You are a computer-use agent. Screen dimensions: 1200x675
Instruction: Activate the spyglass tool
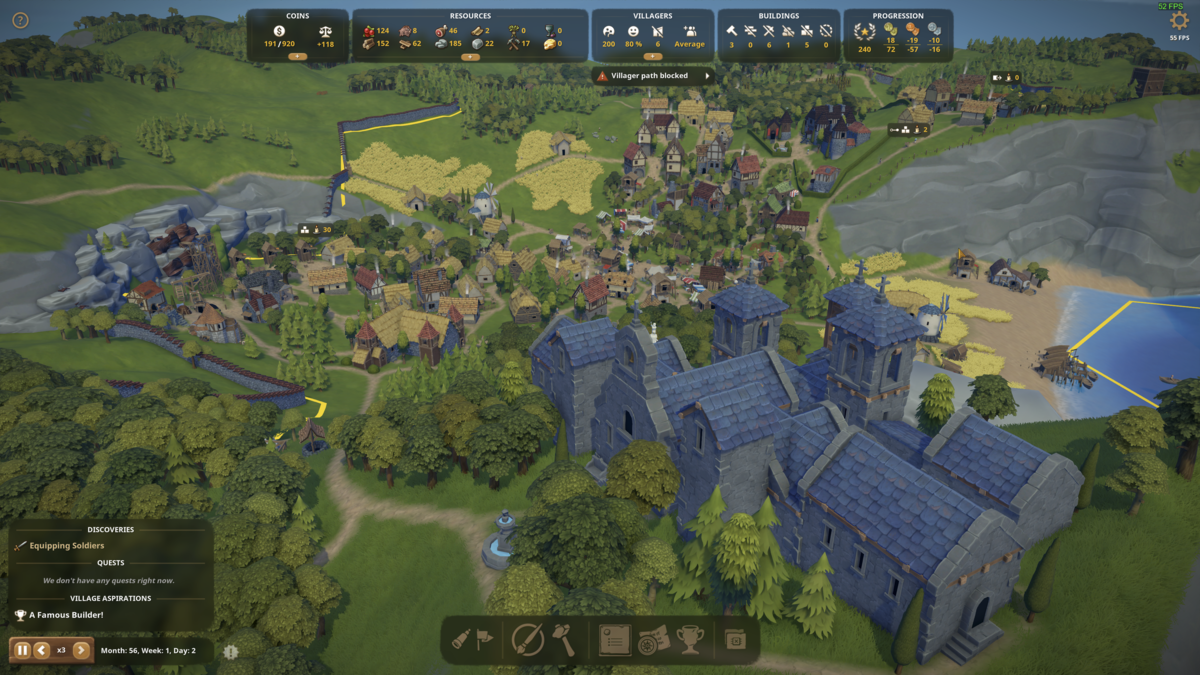[462, 640]
